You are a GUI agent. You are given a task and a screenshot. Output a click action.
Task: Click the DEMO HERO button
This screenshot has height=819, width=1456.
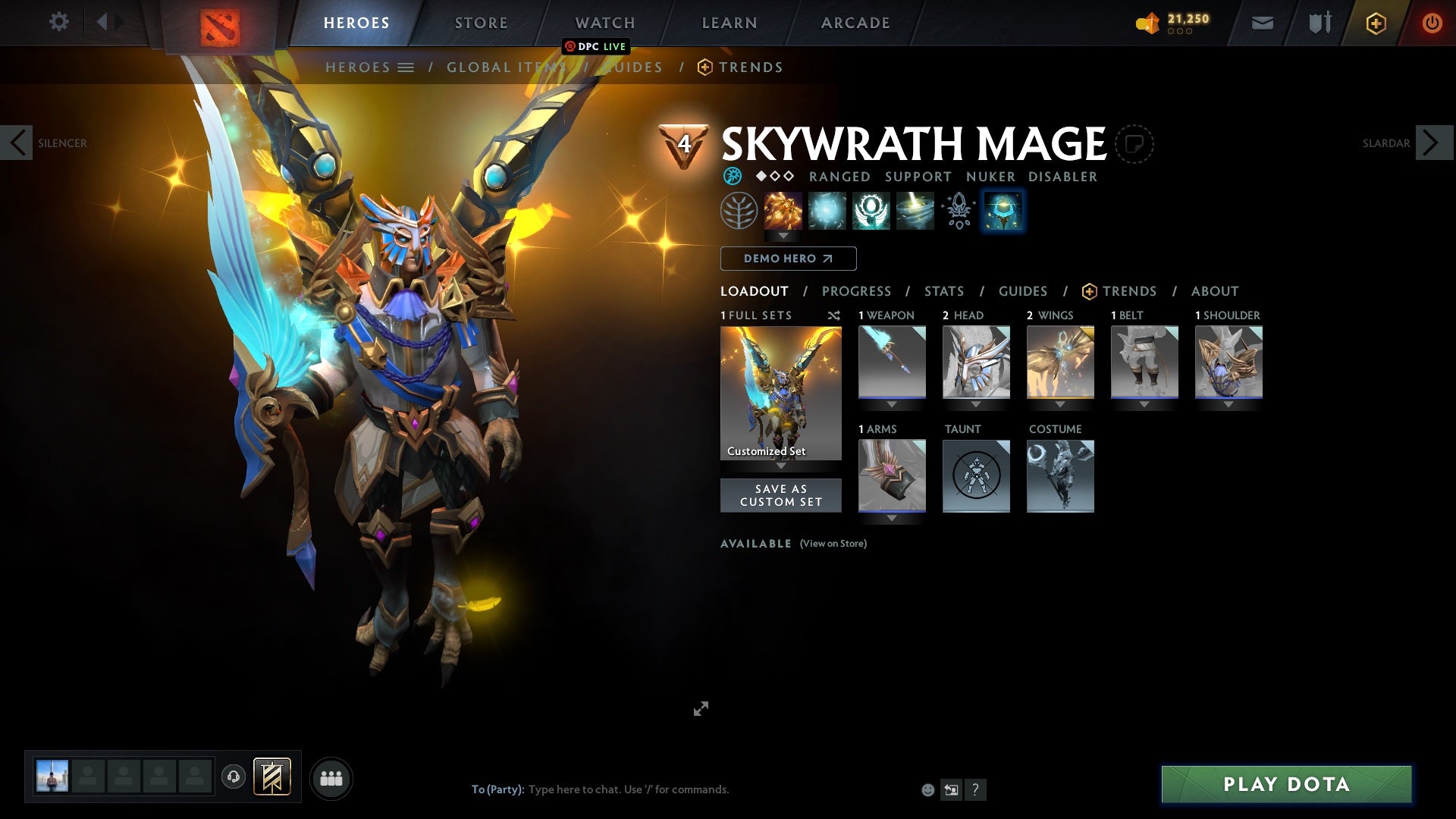tap(787, 259)
